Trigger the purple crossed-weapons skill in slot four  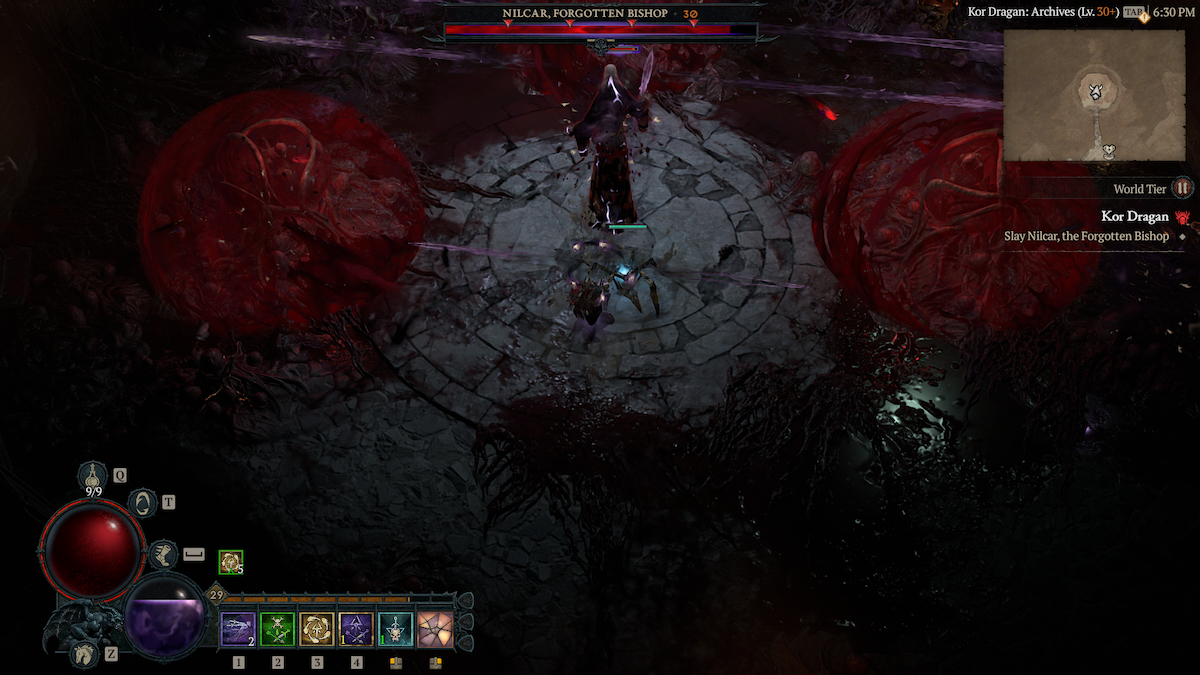click(x=356, y=629)
